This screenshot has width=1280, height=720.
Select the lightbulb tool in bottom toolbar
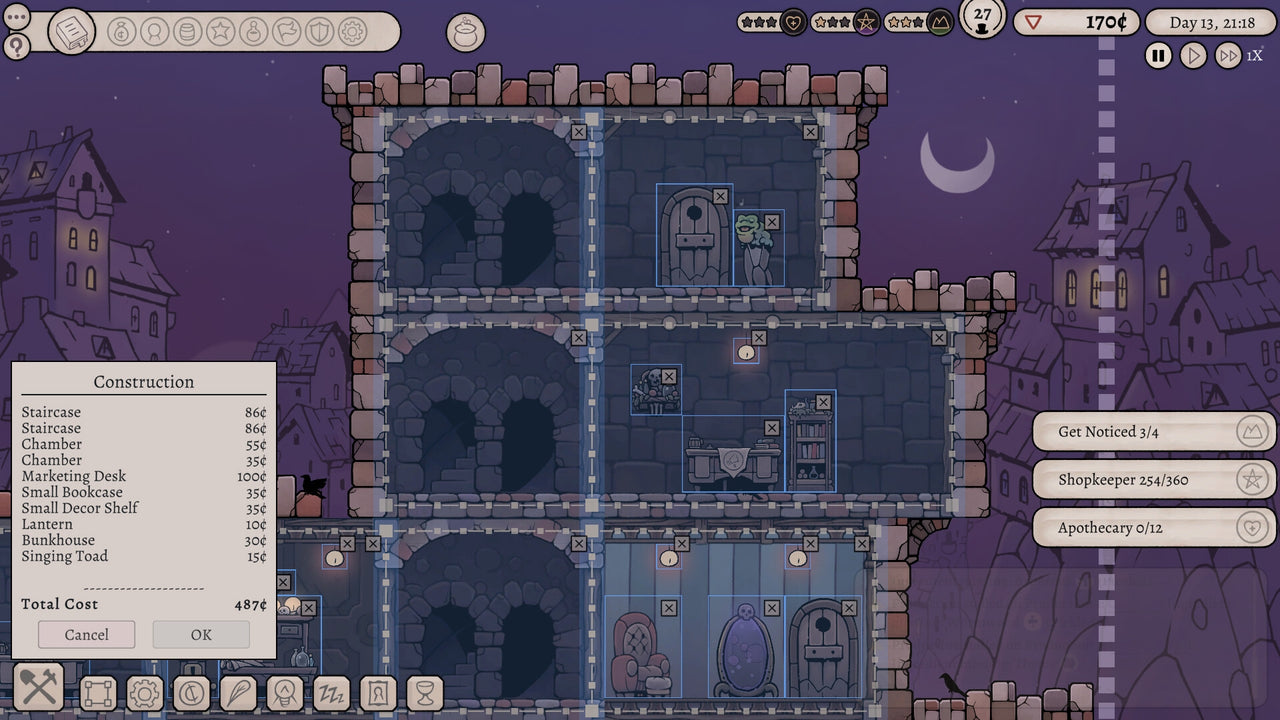285,690
